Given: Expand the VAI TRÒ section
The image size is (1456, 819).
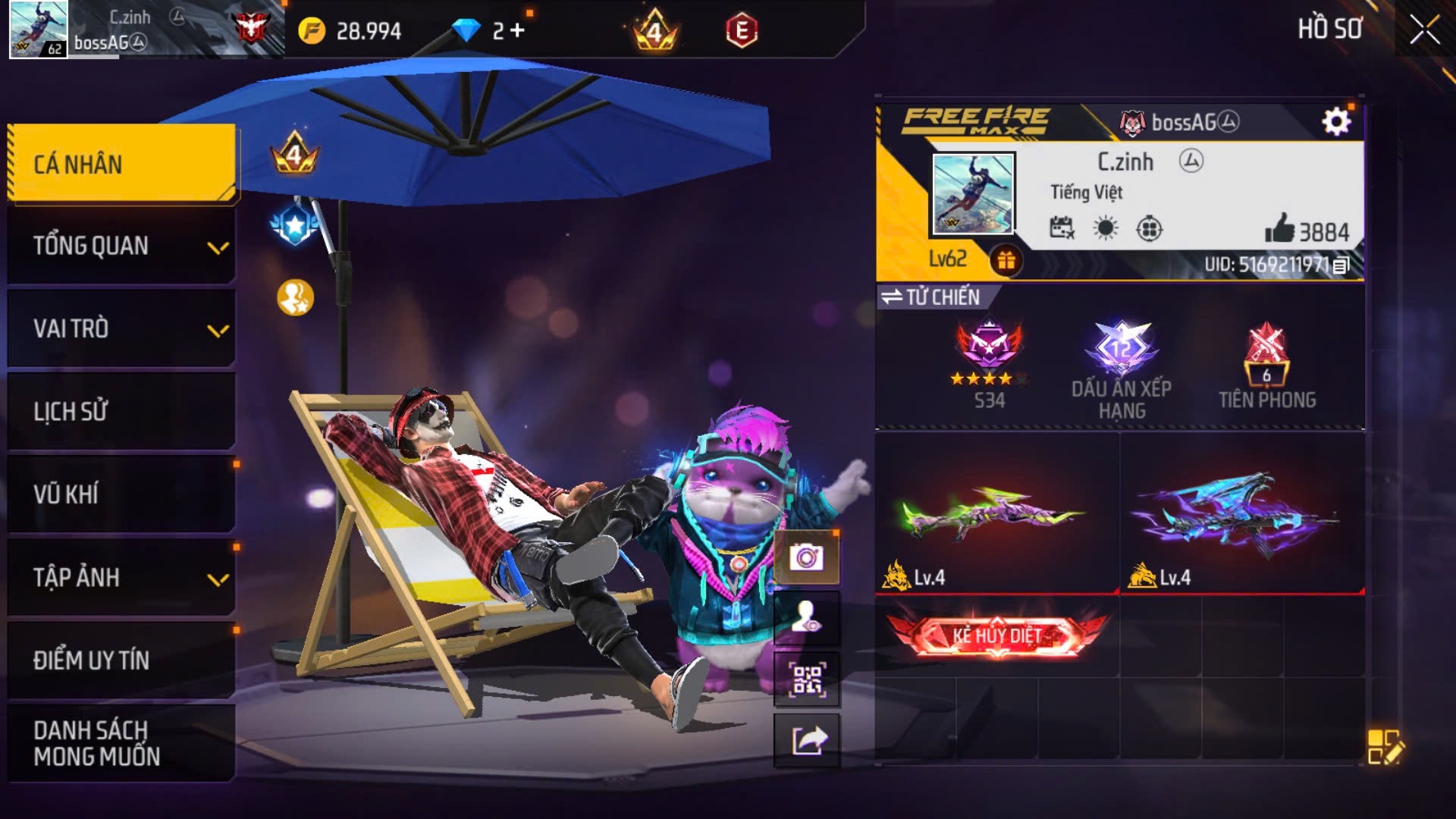Looking at the screenshot, I should [121, 329].
